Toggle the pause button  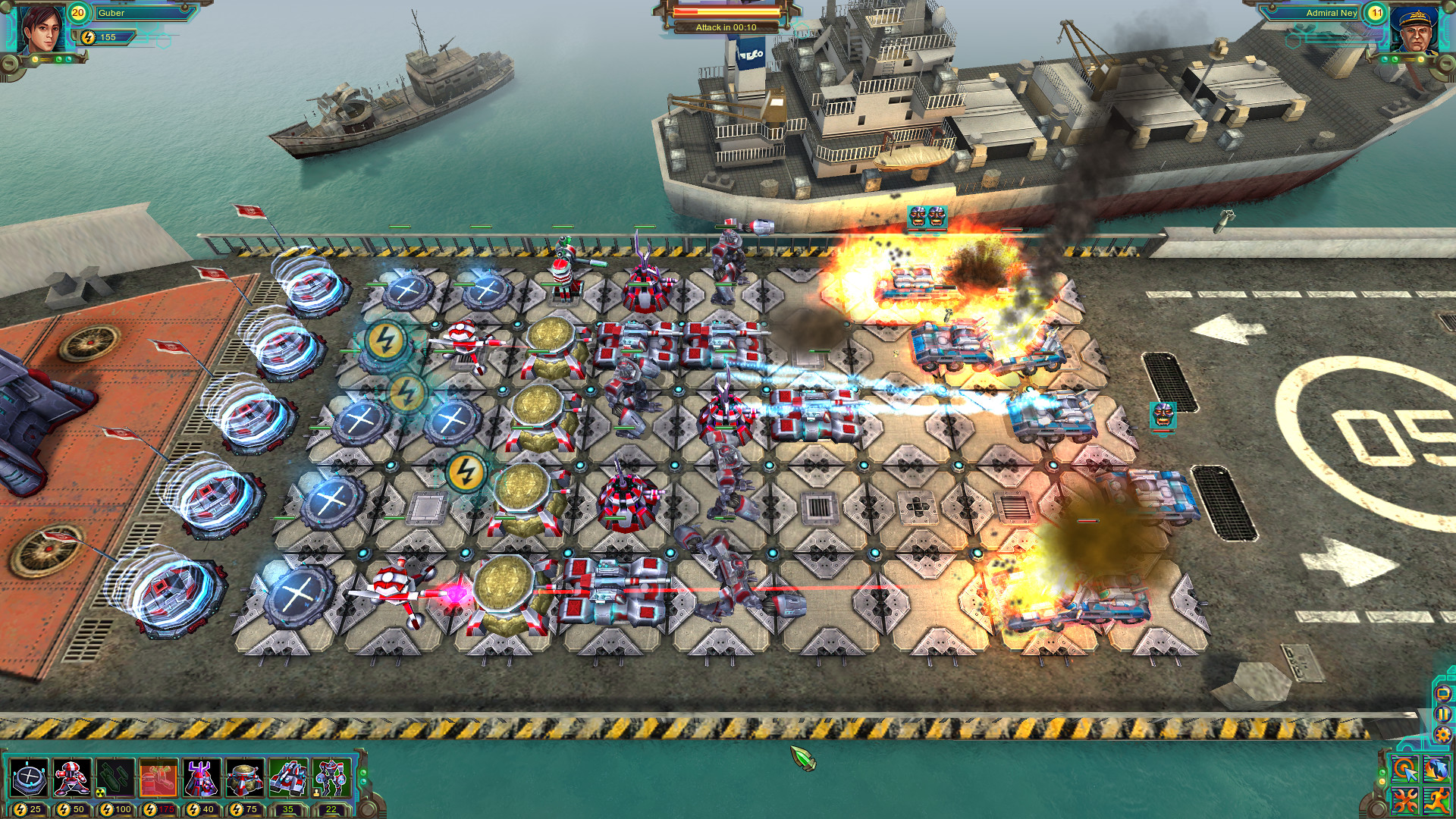point(1442,714)
